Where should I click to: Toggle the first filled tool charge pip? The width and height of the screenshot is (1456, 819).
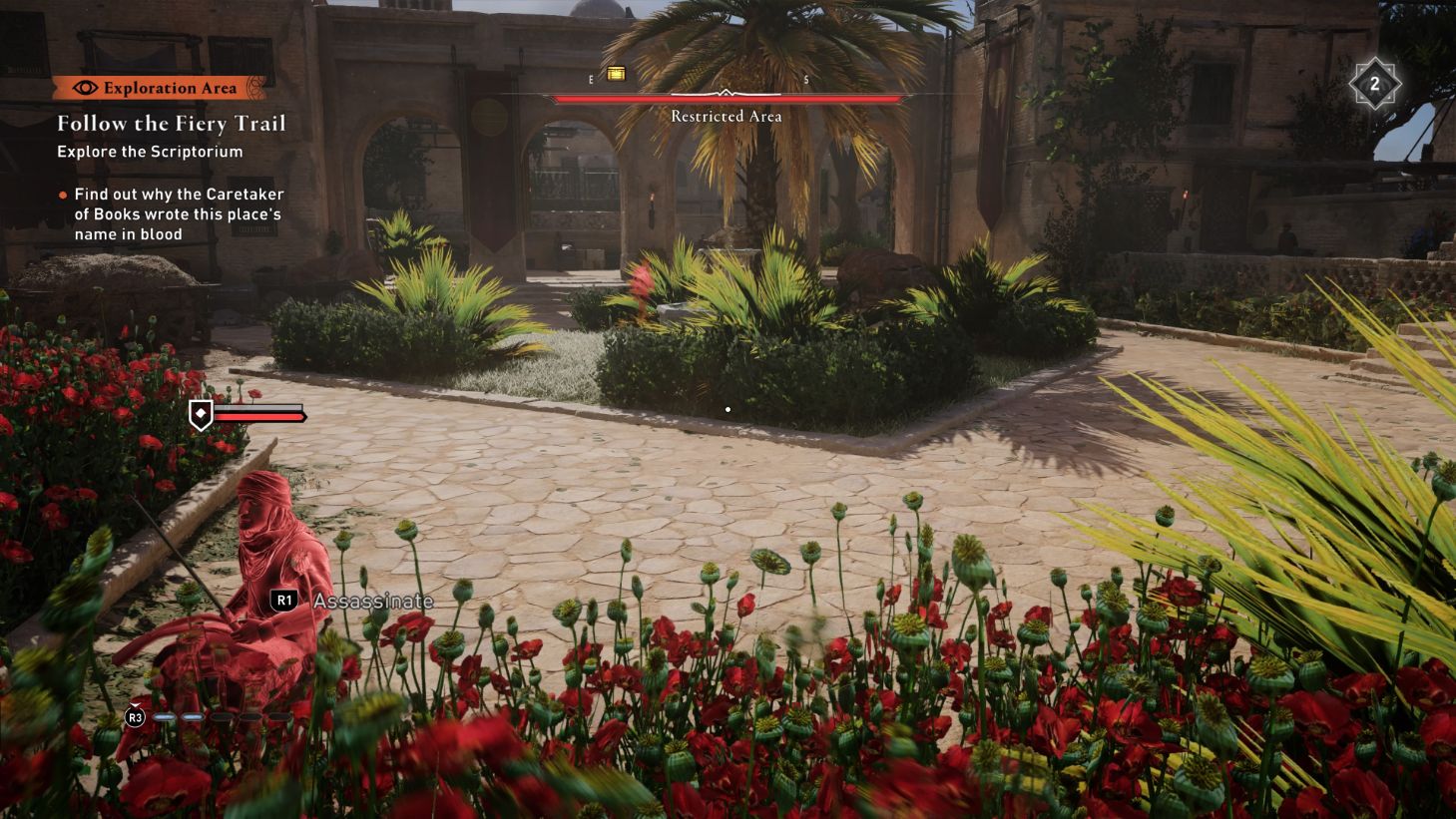(164, 716)
